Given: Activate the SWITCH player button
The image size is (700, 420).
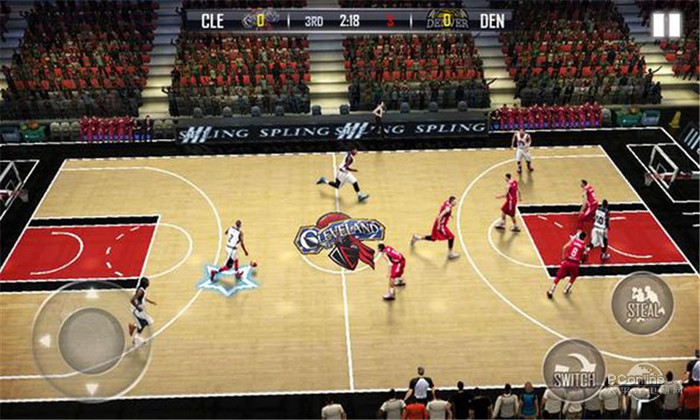Looking at the screenshot, I should click(x=574, y=369).
